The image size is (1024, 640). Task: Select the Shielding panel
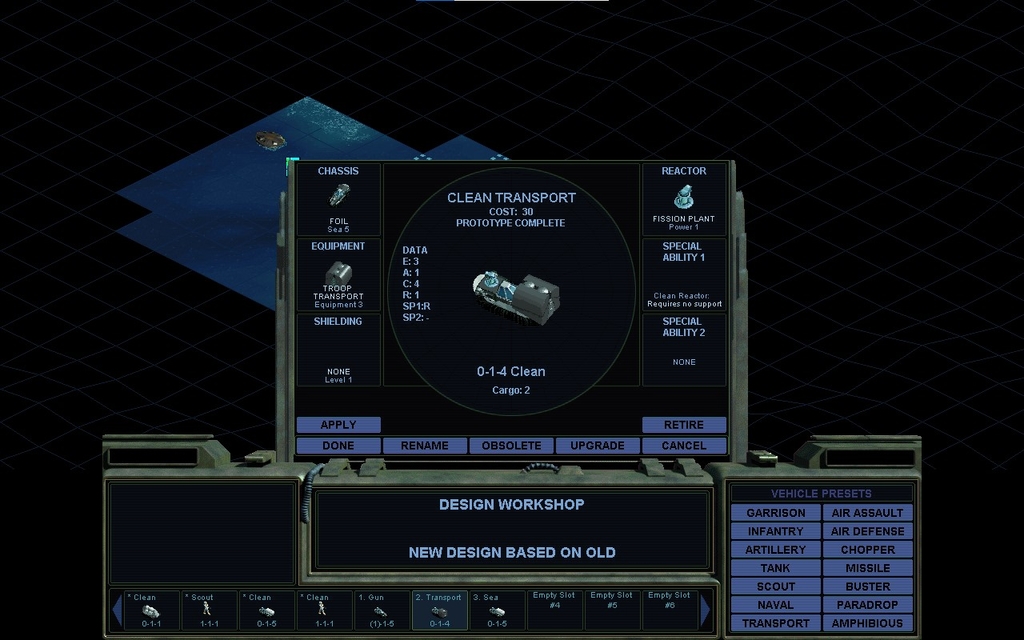pyautogui.click(x=338, y=350)
